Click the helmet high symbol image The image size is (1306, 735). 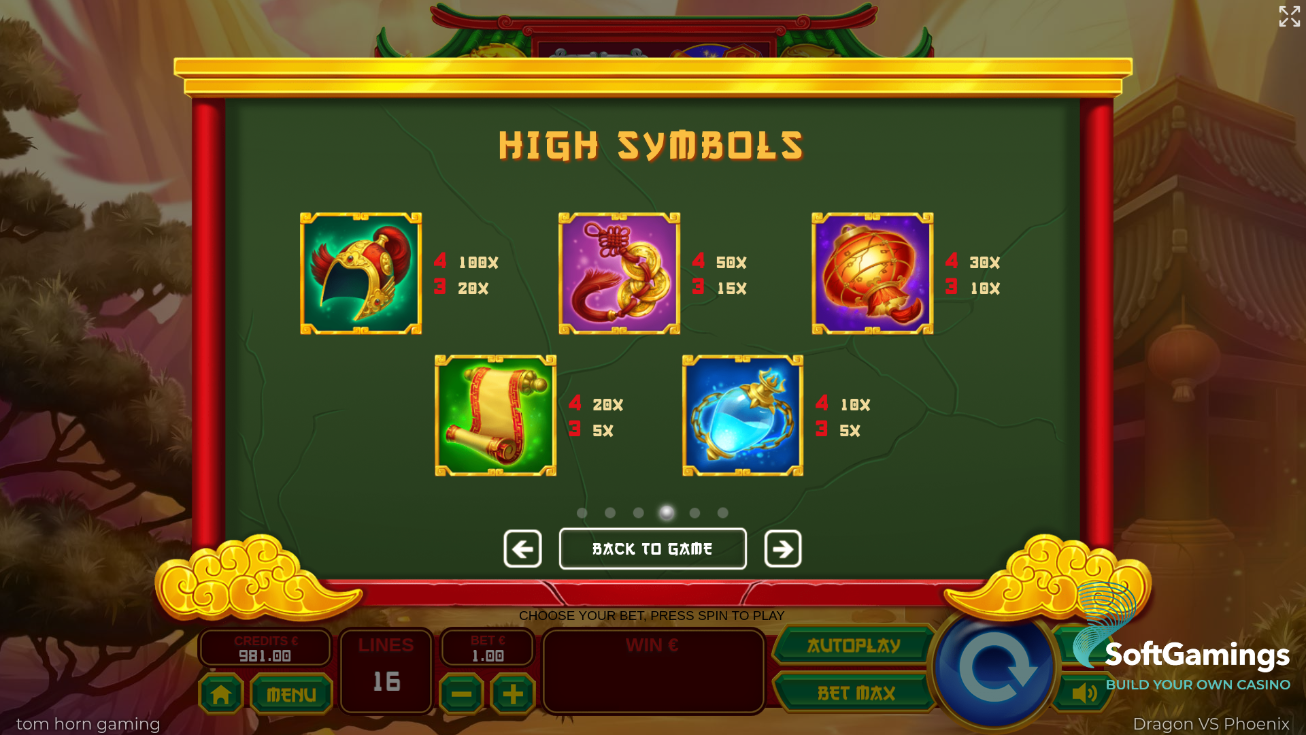coord(361,272)
